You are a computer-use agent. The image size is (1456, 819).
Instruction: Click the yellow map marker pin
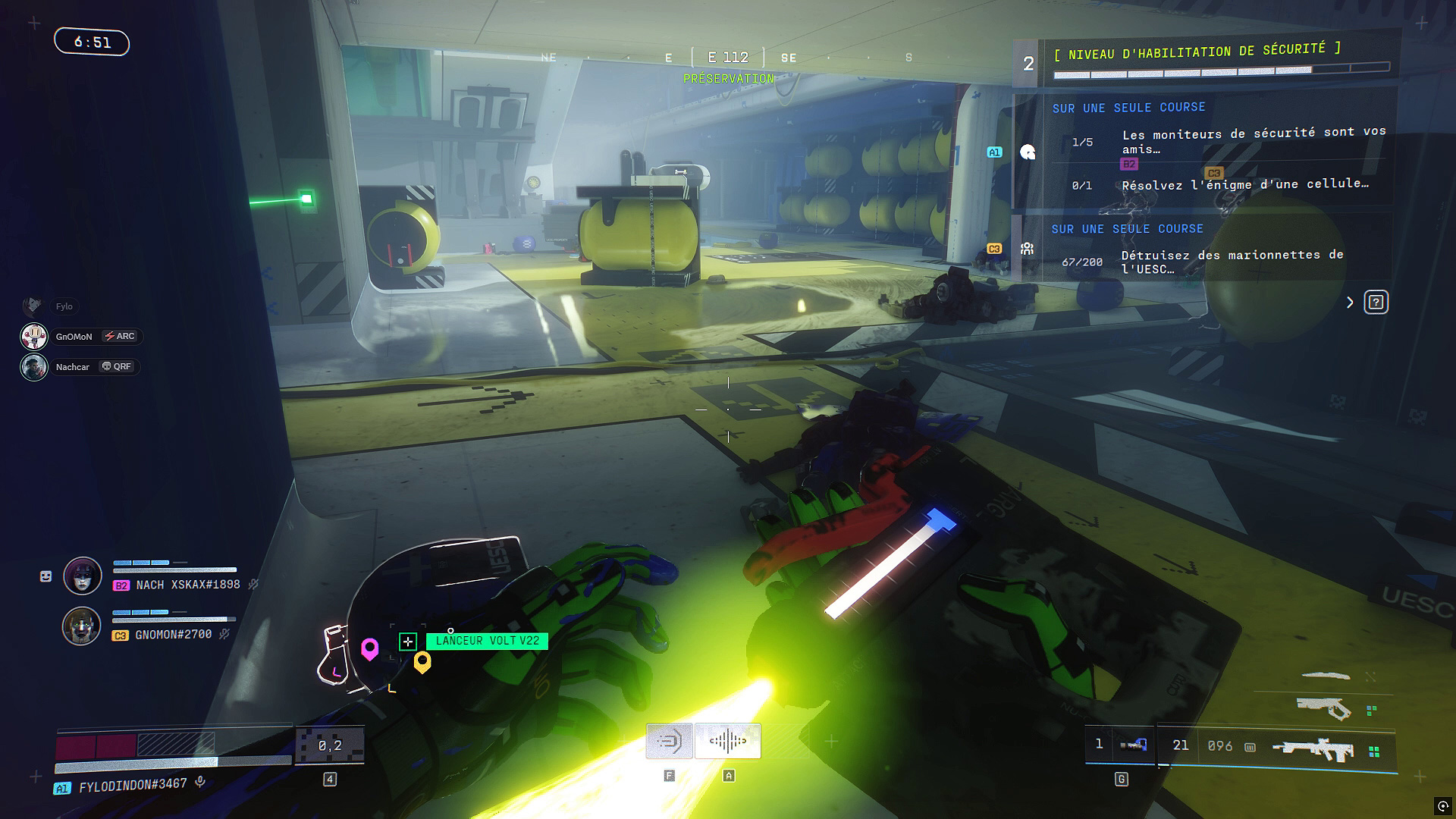tap(422, 662)
